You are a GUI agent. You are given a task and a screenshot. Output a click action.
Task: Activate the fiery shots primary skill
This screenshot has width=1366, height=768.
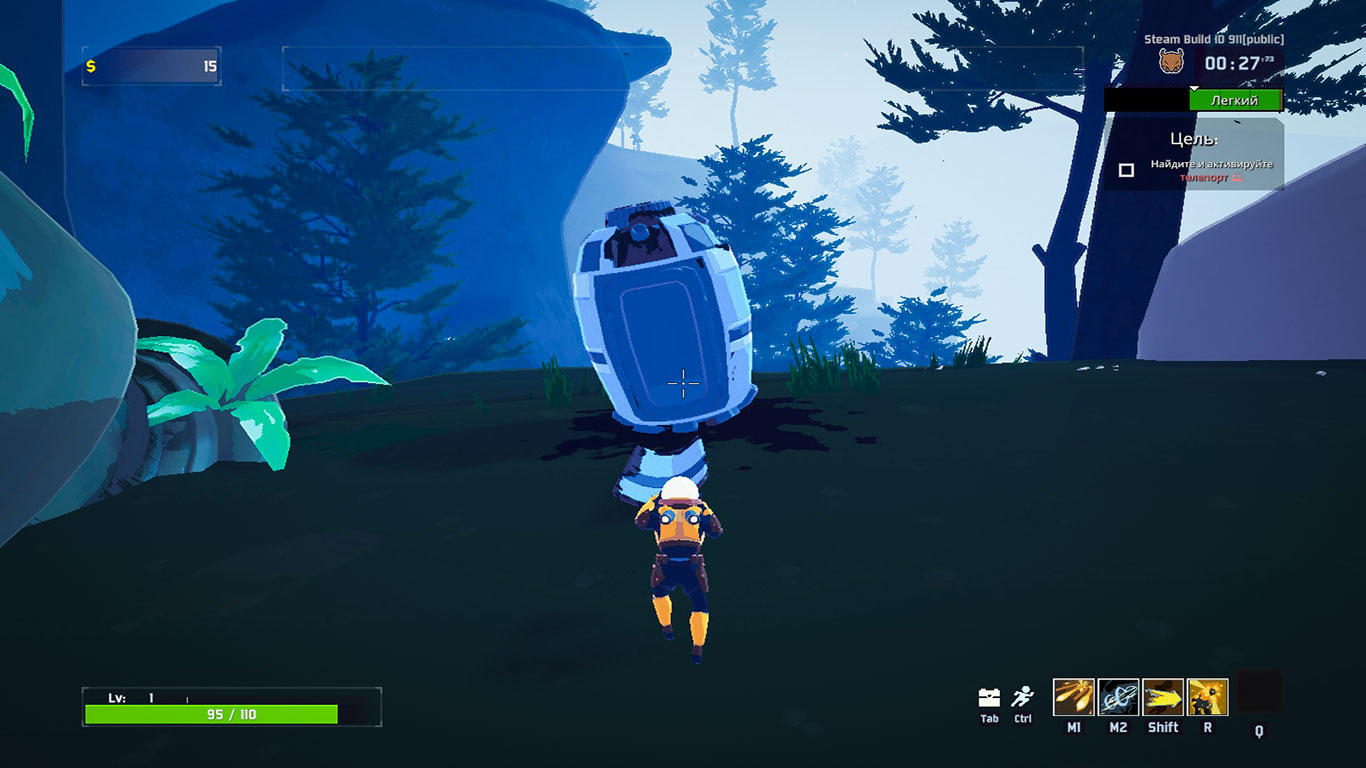pyautogui.click(x=1073, y=697)
